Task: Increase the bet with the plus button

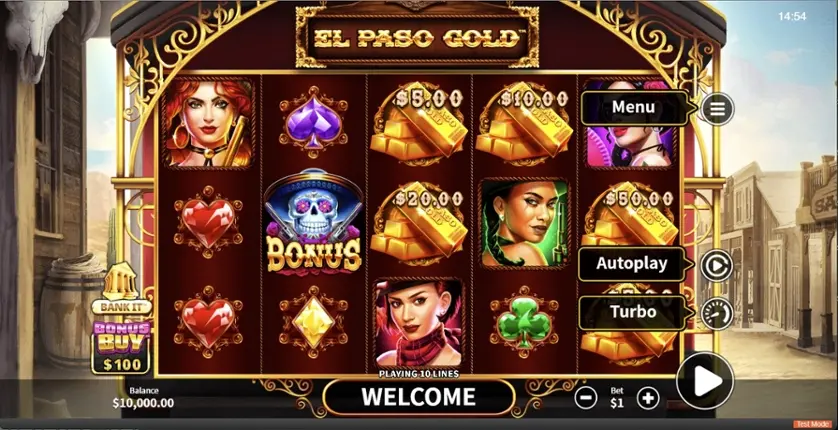Action: pyautogui.click(x=648, y=398)
